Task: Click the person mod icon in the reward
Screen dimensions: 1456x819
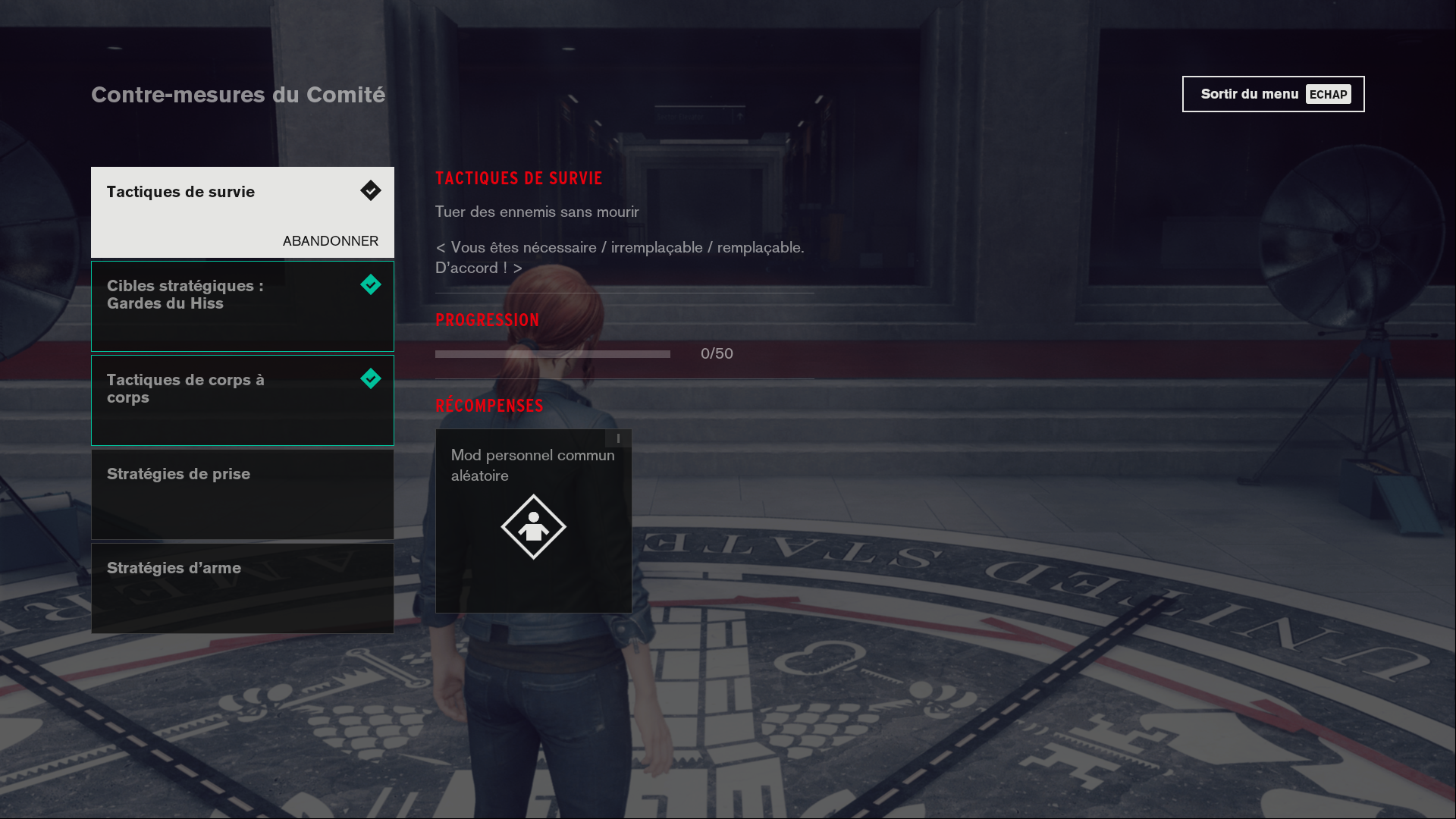Action: [533, 526]
